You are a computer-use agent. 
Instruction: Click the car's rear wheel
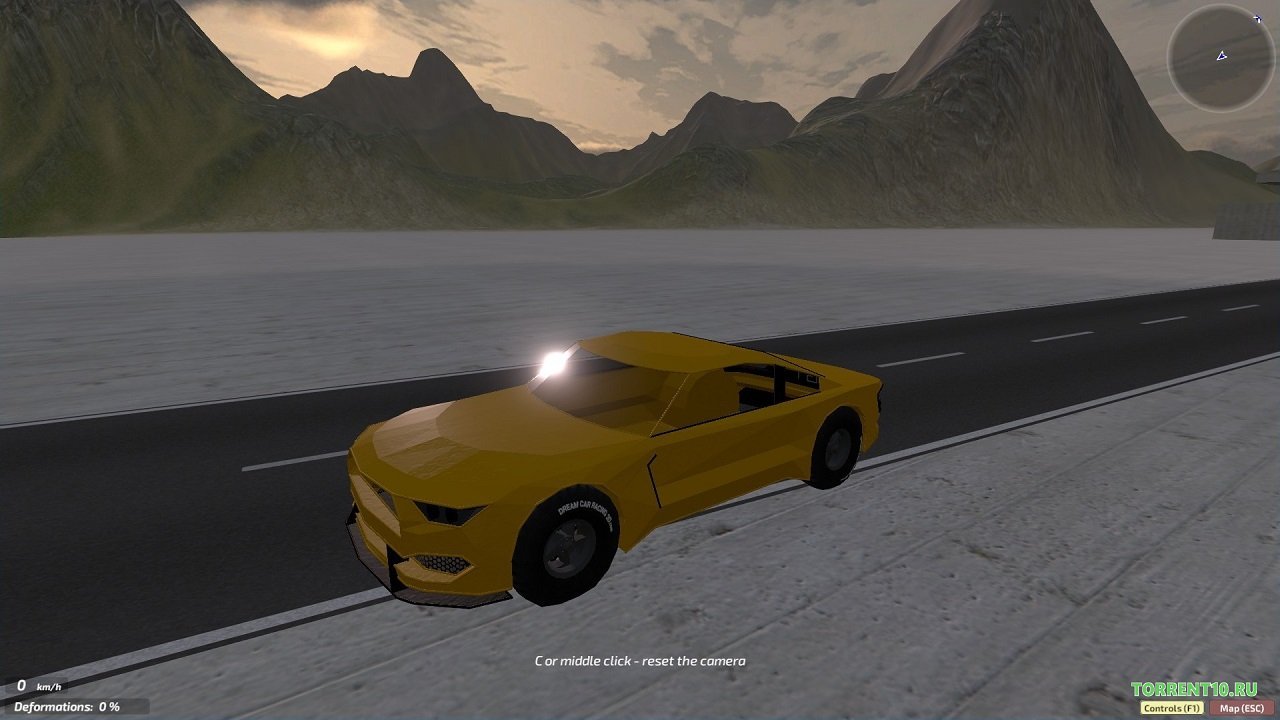pyautogui.click(x=836, y=452)
